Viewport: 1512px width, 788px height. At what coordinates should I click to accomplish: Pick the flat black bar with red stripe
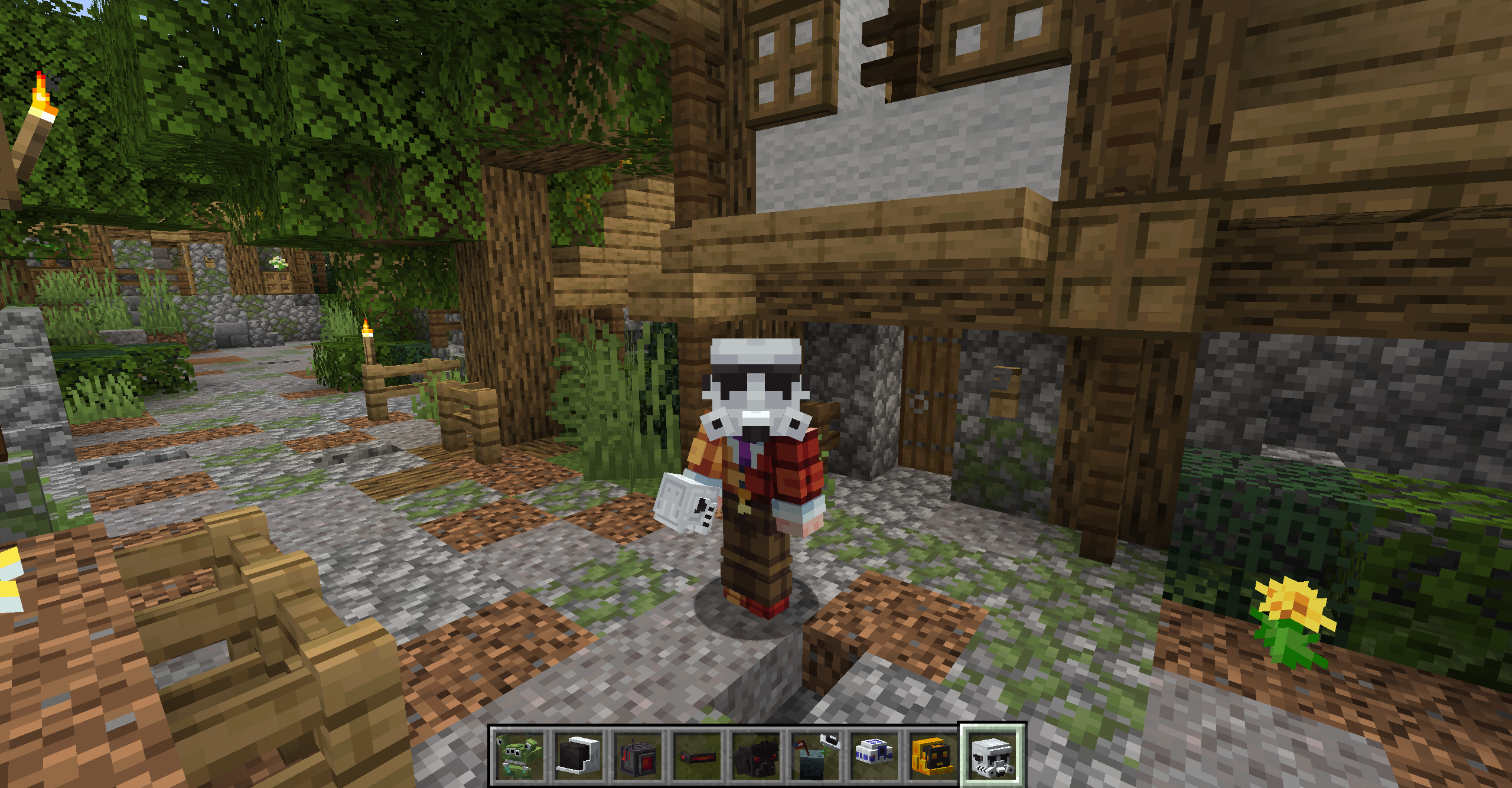pyautogui.click(x=697, y=756)
